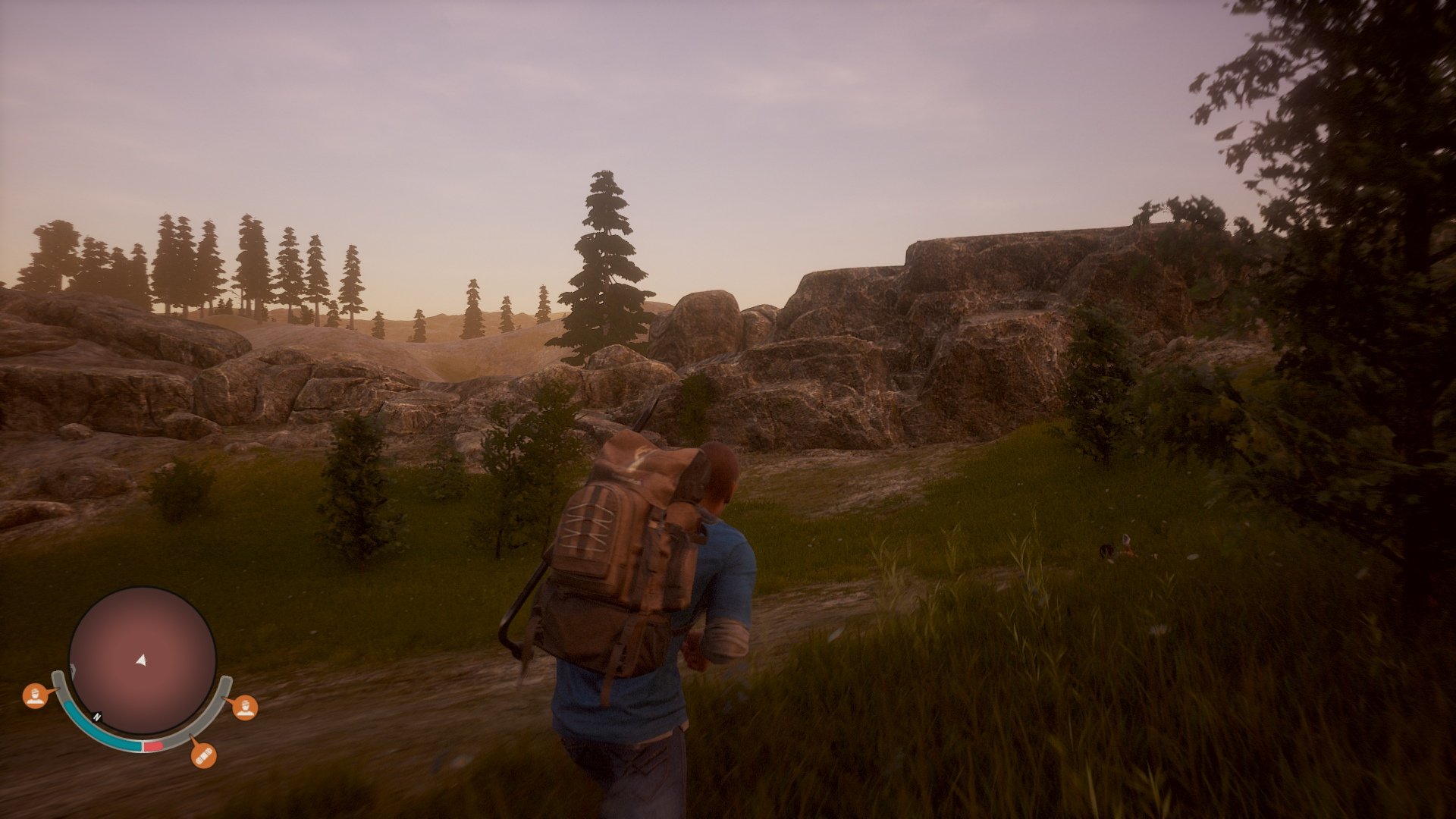
Task: Click the red segment of the status arc
Action: (152, 745)
